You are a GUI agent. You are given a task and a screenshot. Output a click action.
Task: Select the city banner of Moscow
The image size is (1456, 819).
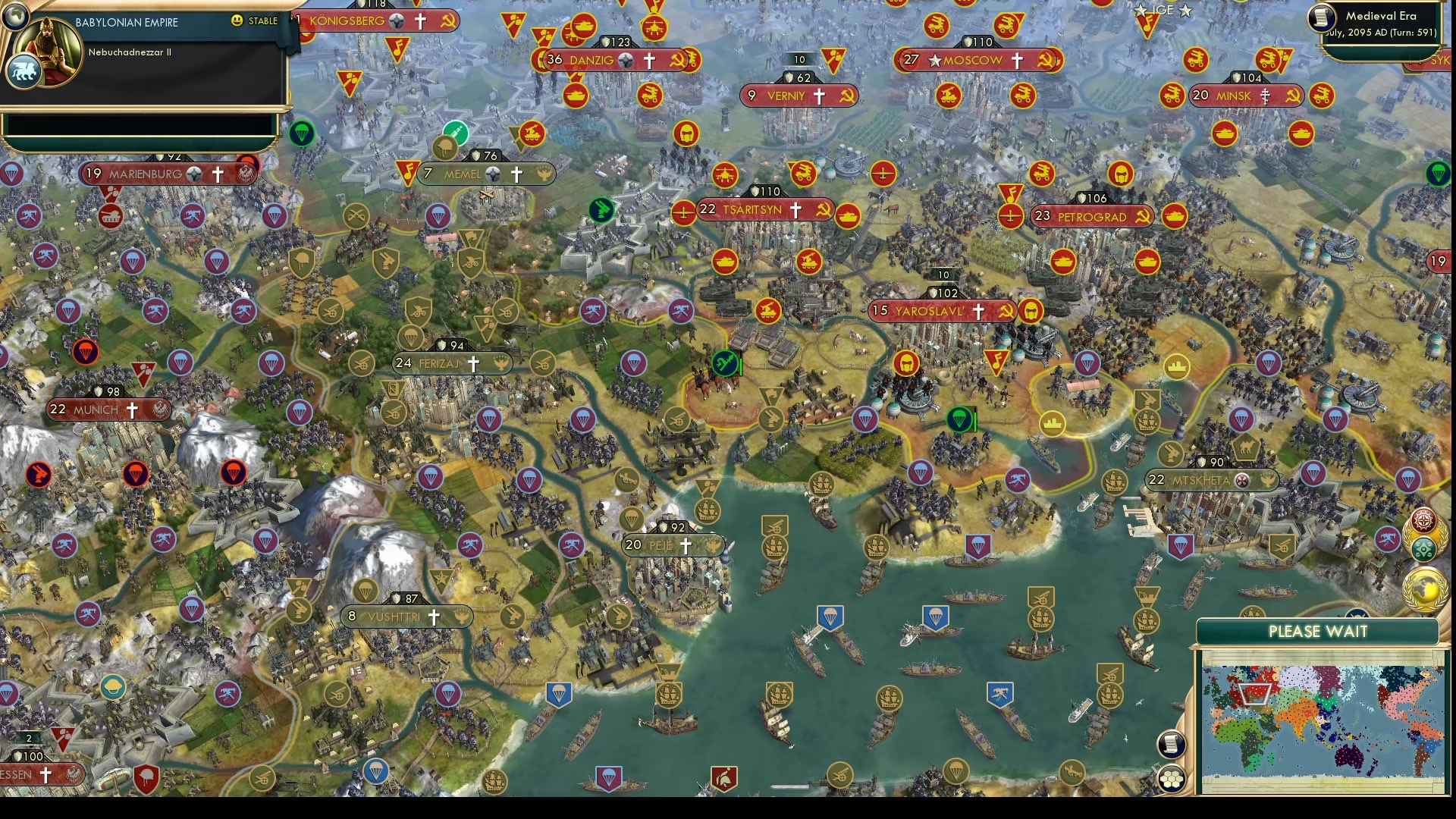pyautogui.click(x=974, y=61)
